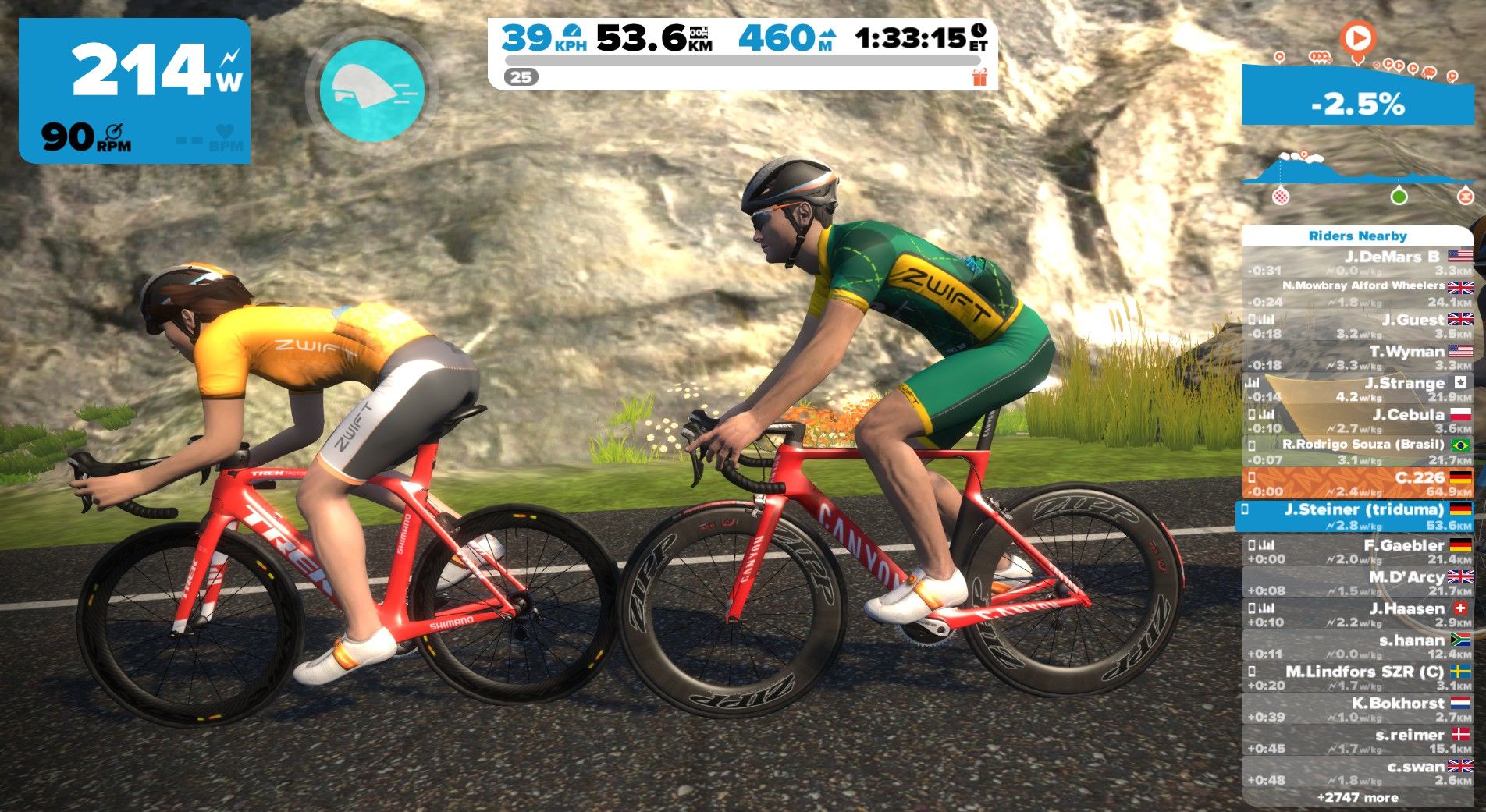This screenshot has width=1486, height=812.
Task: Click the gift box unlock icon
Action: pyautogui.click(x=979, y=77)
